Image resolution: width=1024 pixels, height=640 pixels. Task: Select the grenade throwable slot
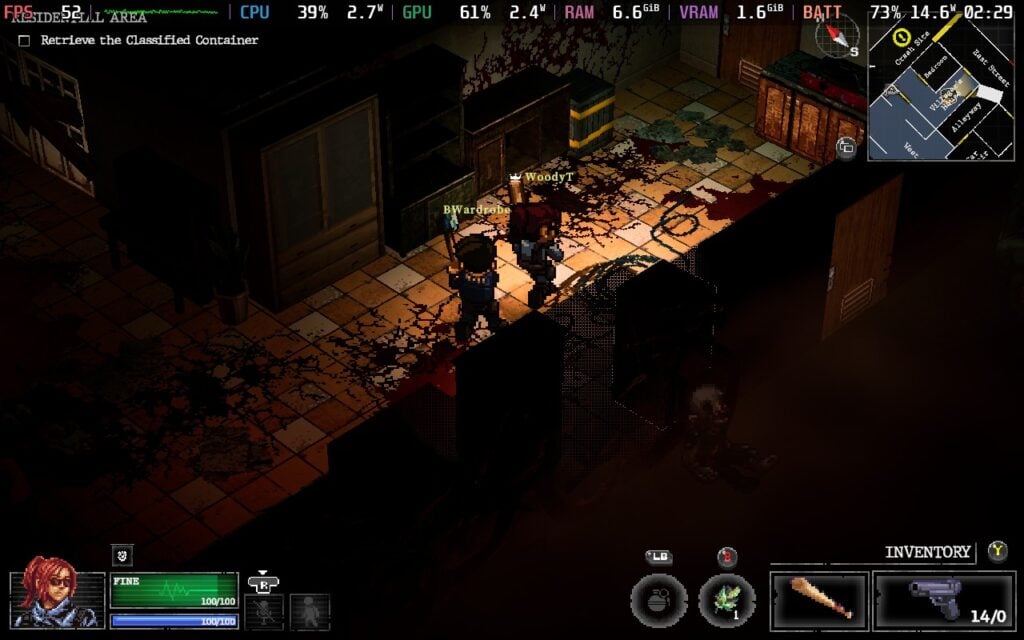click(x=658, y=602)
